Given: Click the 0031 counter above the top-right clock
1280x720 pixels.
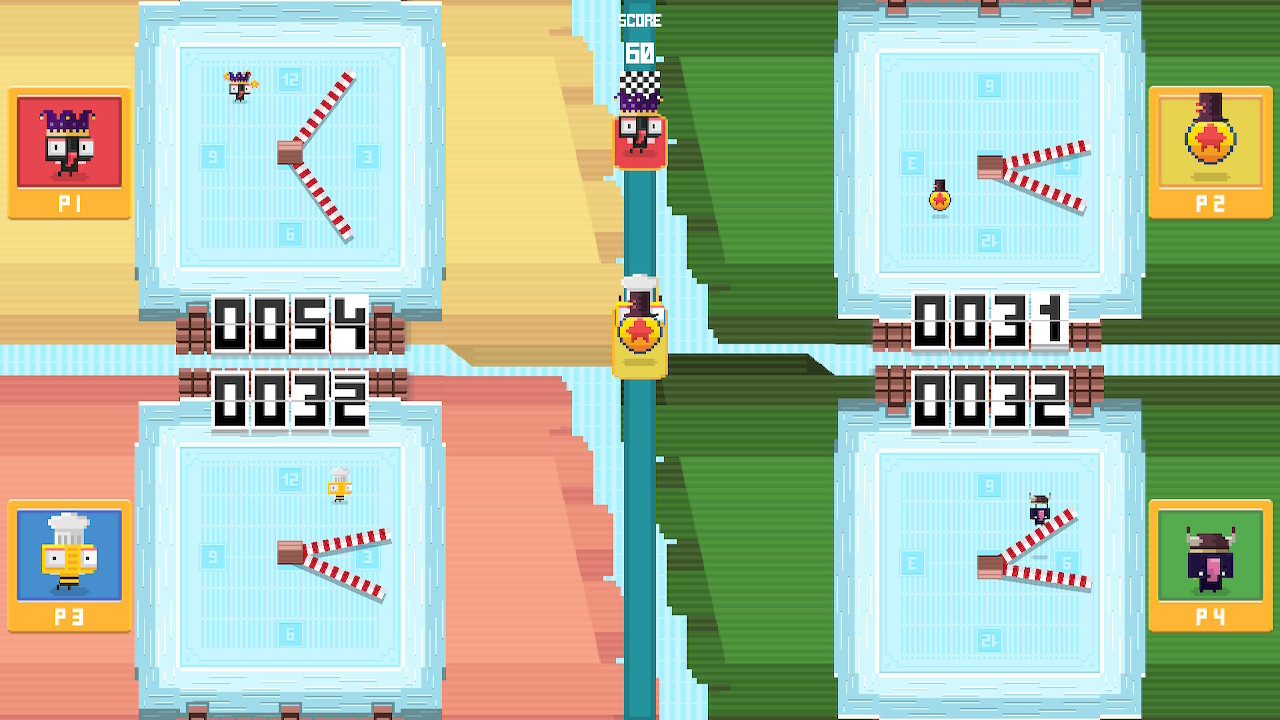Looking at the screenshot, I should (990, 320).
